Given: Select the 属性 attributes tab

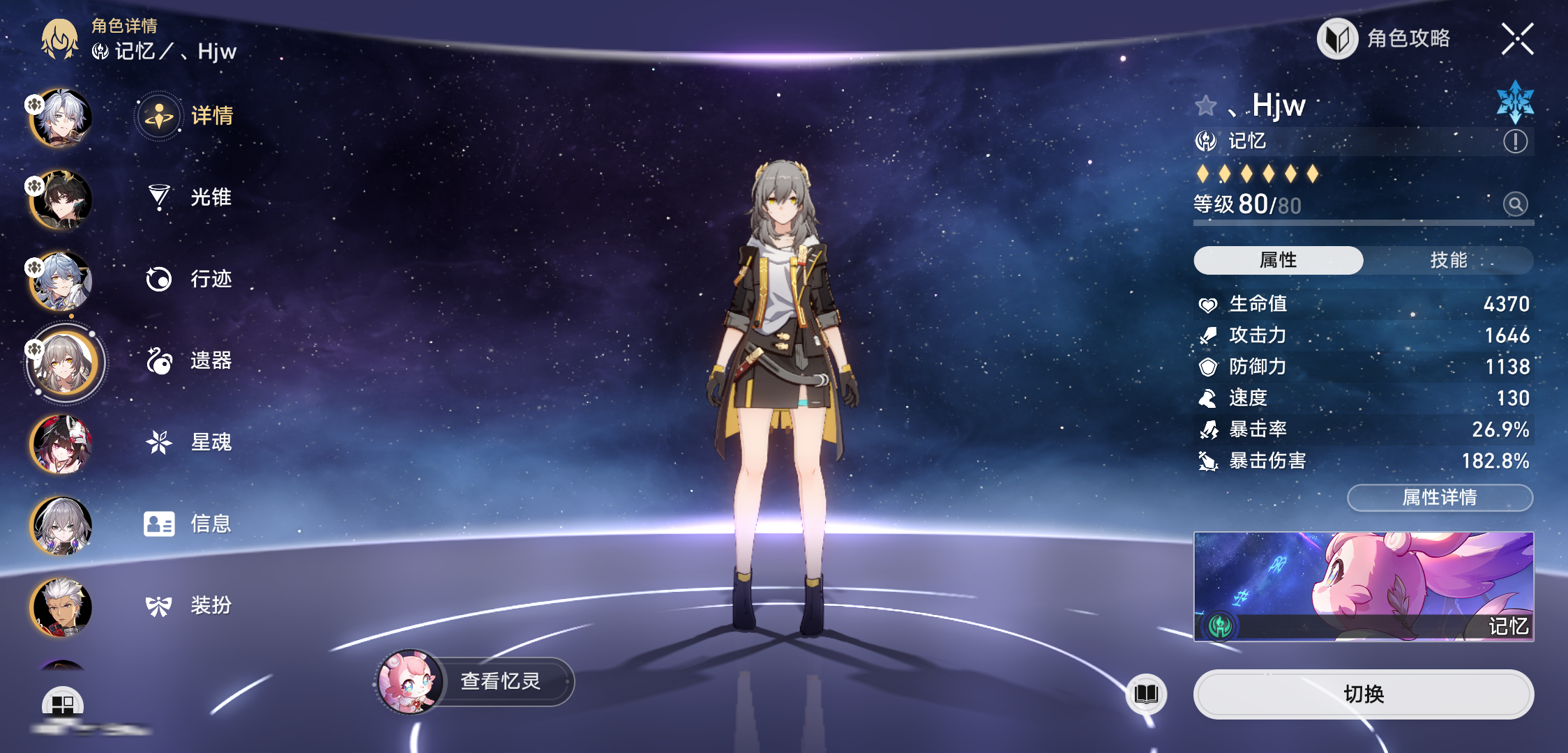Looking at the screenshot, I should (x=1278, y=260).
